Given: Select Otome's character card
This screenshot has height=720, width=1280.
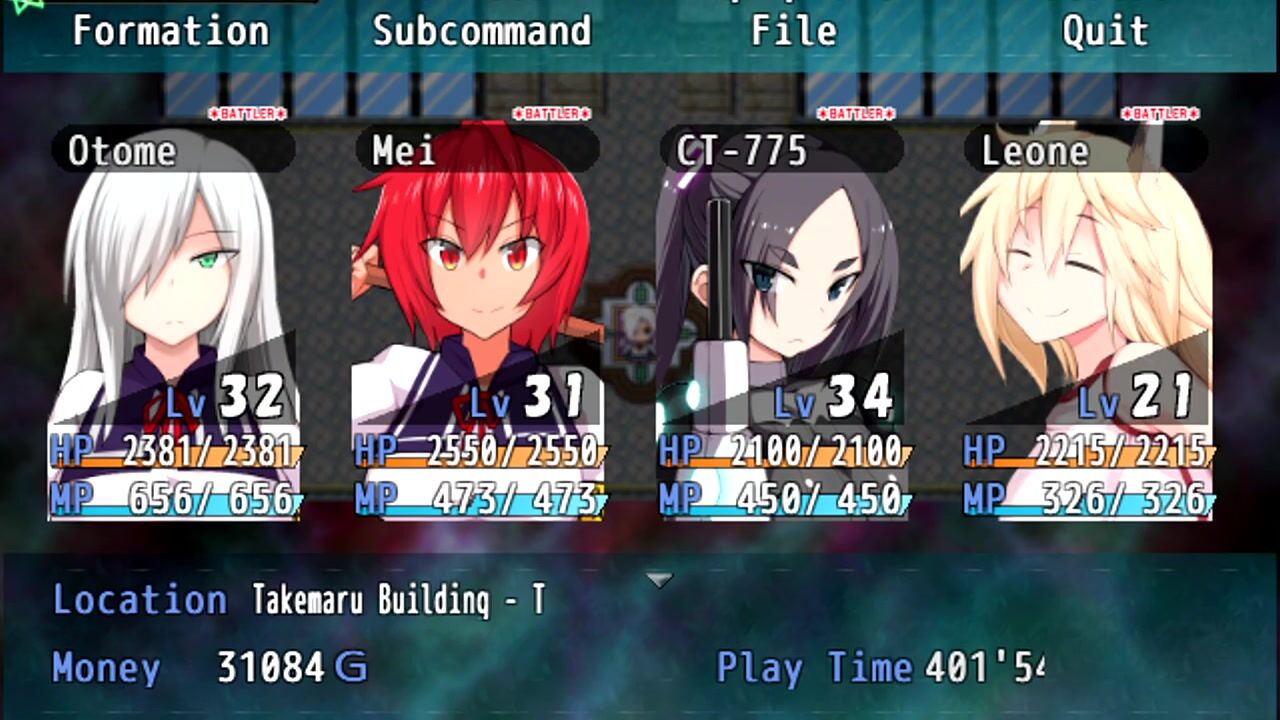Looking at the screenshot, I should pyautogui.click(x=174, y=320).
